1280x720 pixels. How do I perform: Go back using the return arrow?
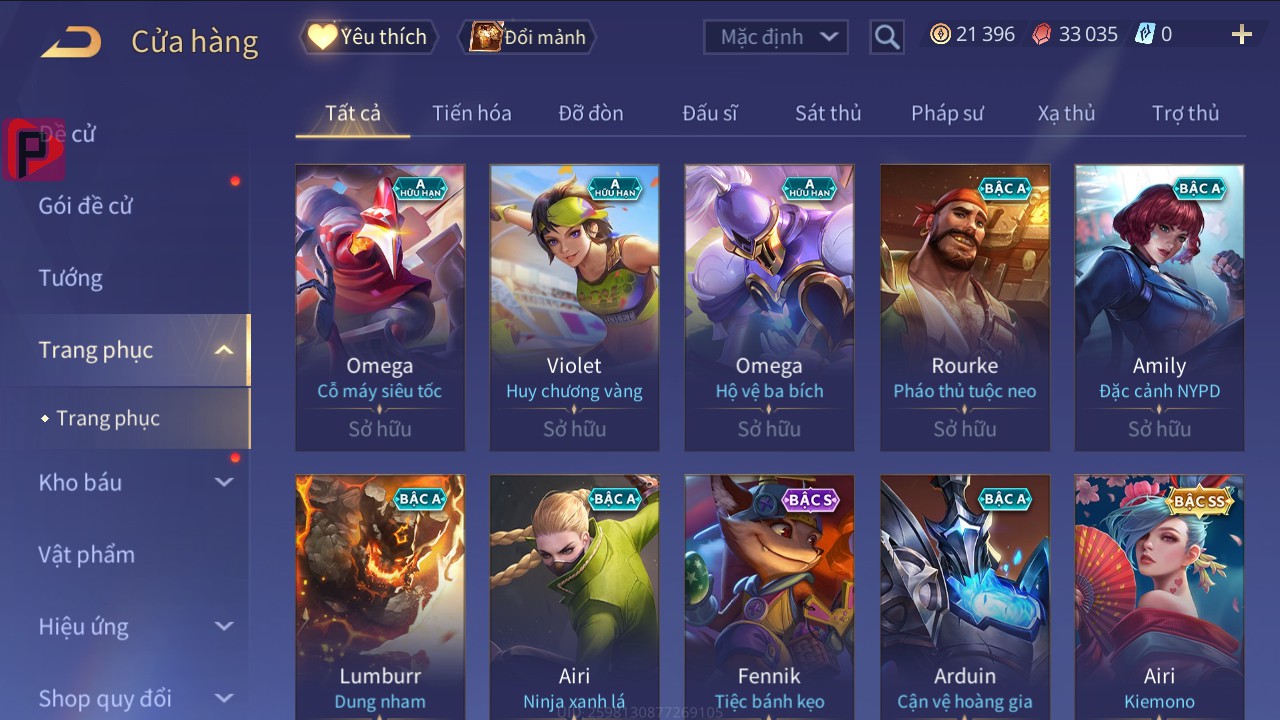(71, 42)
